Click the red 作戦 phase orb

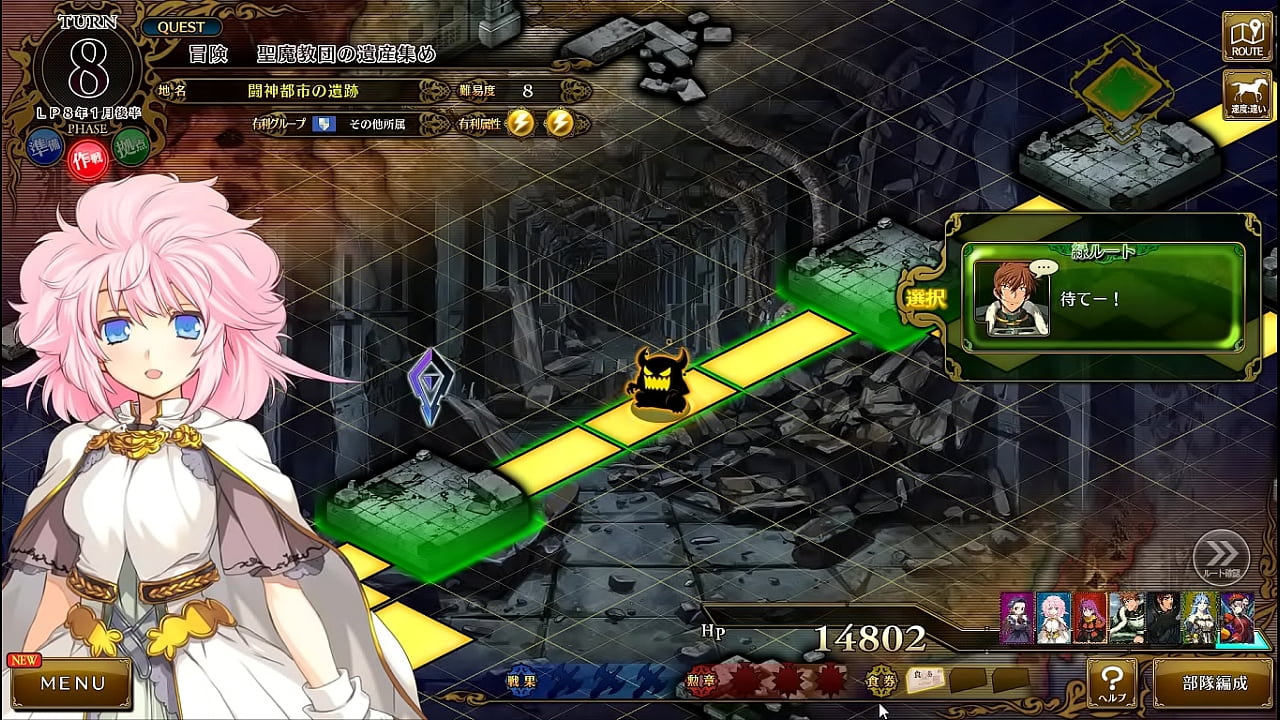[x=87, y=159]
